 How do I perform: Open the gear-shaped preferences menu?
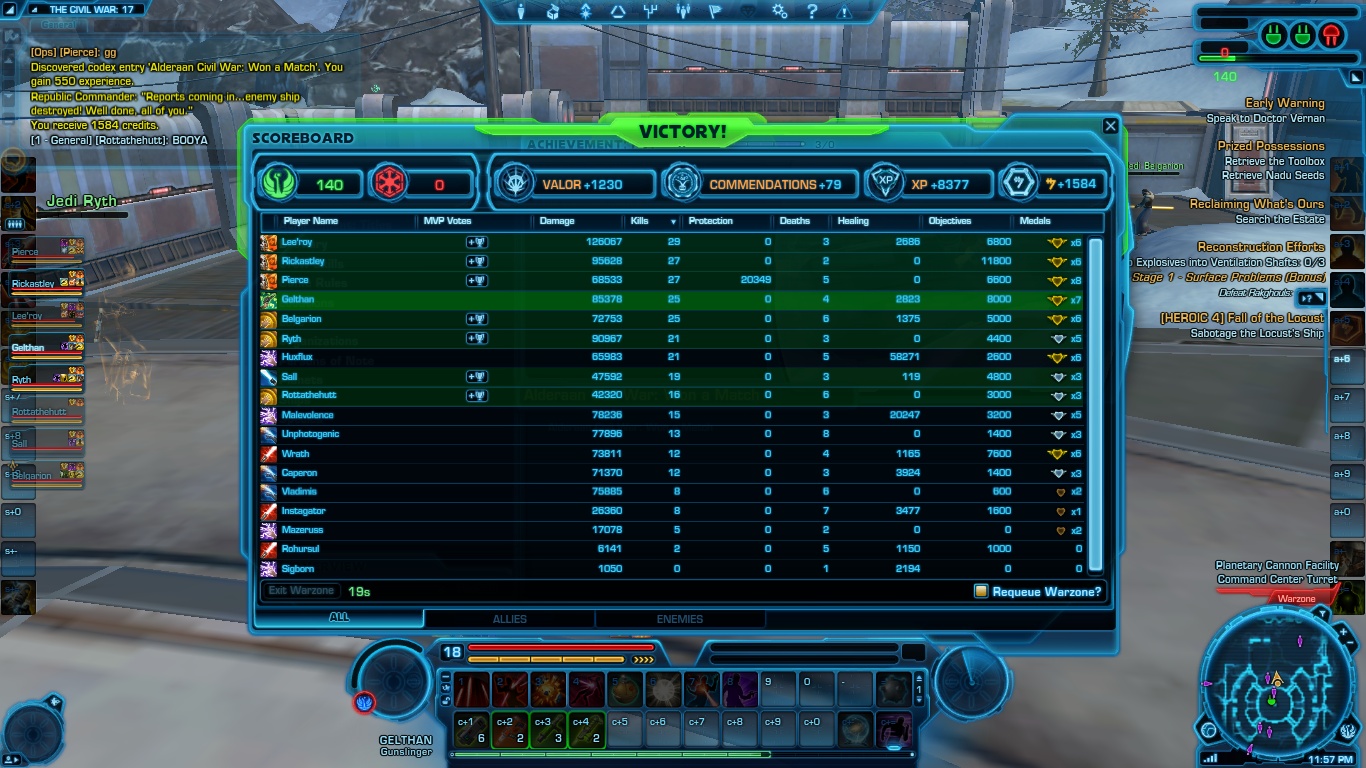click(x=779, y=12)
